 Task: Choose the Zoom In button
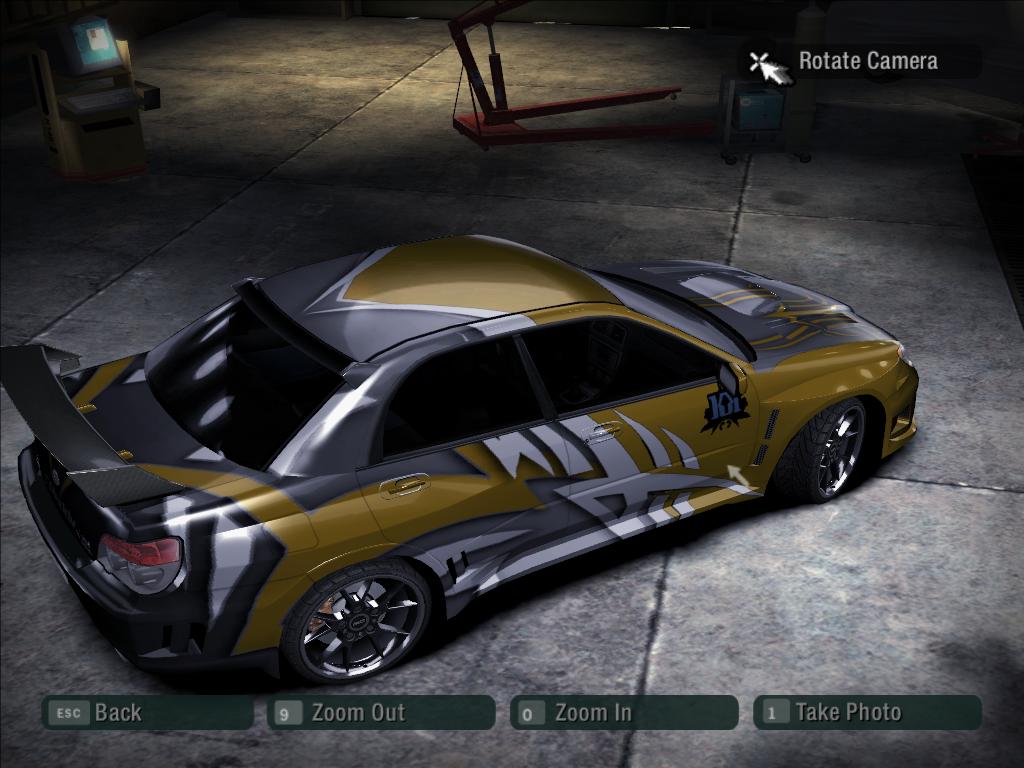click(x=623, y=713)
